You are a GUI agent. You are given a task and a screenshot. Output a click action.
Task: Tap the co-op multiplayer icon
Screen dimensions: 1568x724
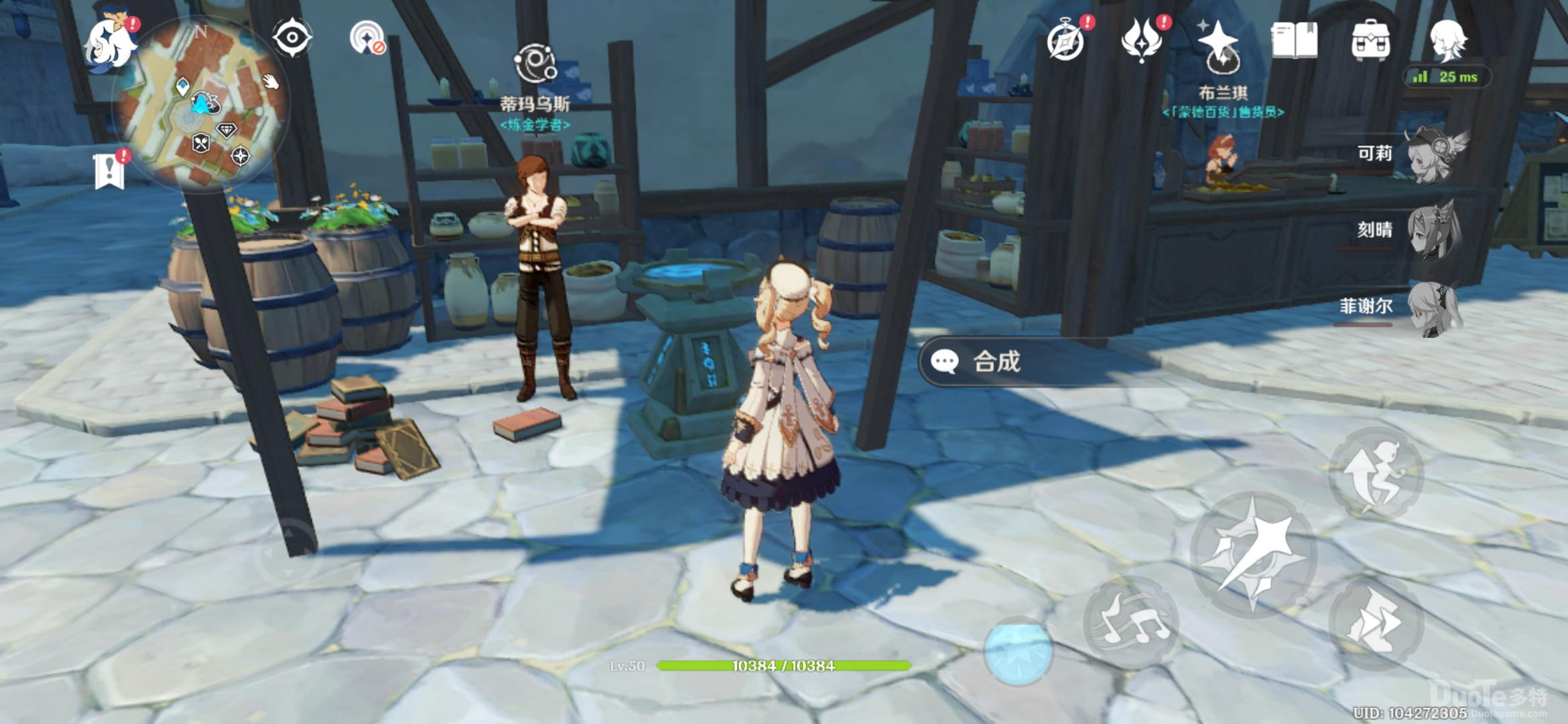click(369, 38)
